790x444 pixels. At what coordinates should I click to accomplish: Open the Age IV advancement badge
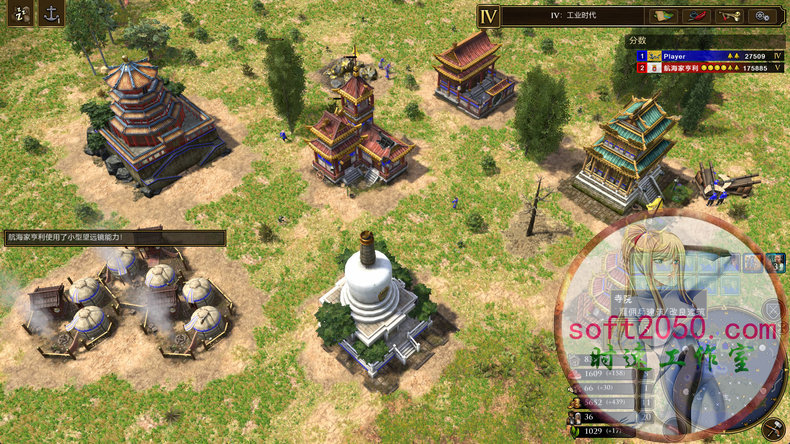coord(488,15)
